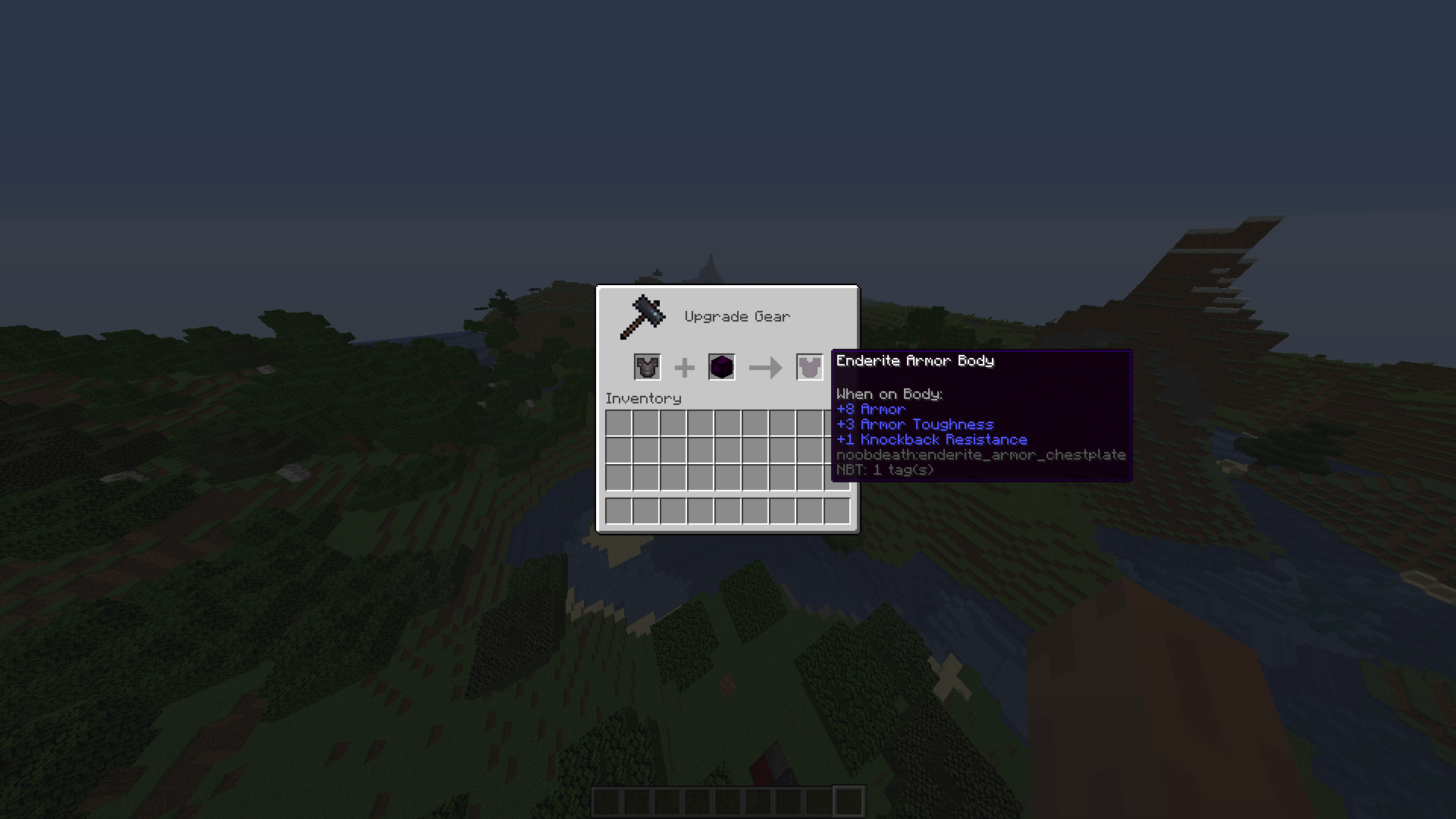Image resolution: width=1456 pixels, height=819 pixels.
Task: Click the smithing hammer icon beside Upgrade Gear
Action: 643,316
